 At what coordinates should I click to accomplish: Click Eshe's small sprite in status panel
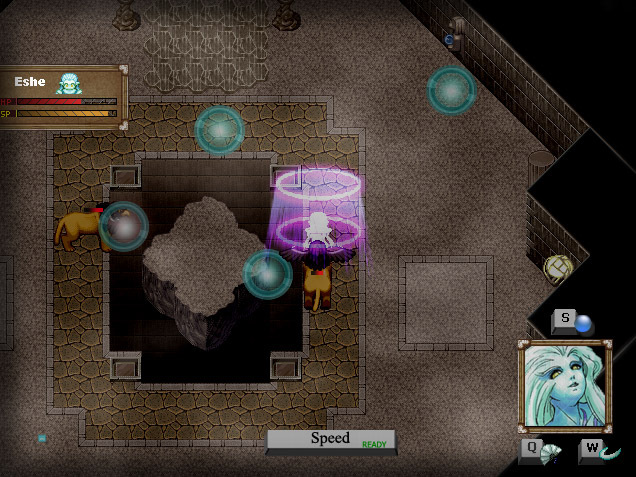68,83
